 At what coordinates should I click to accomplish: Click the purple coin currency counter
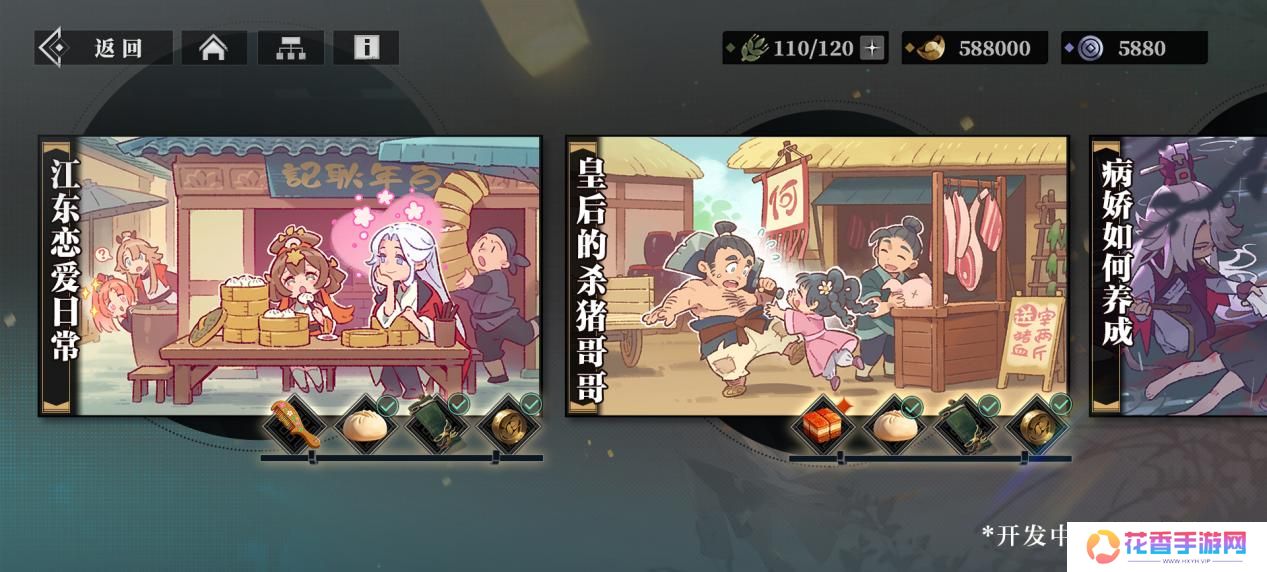coord(1134,48)
